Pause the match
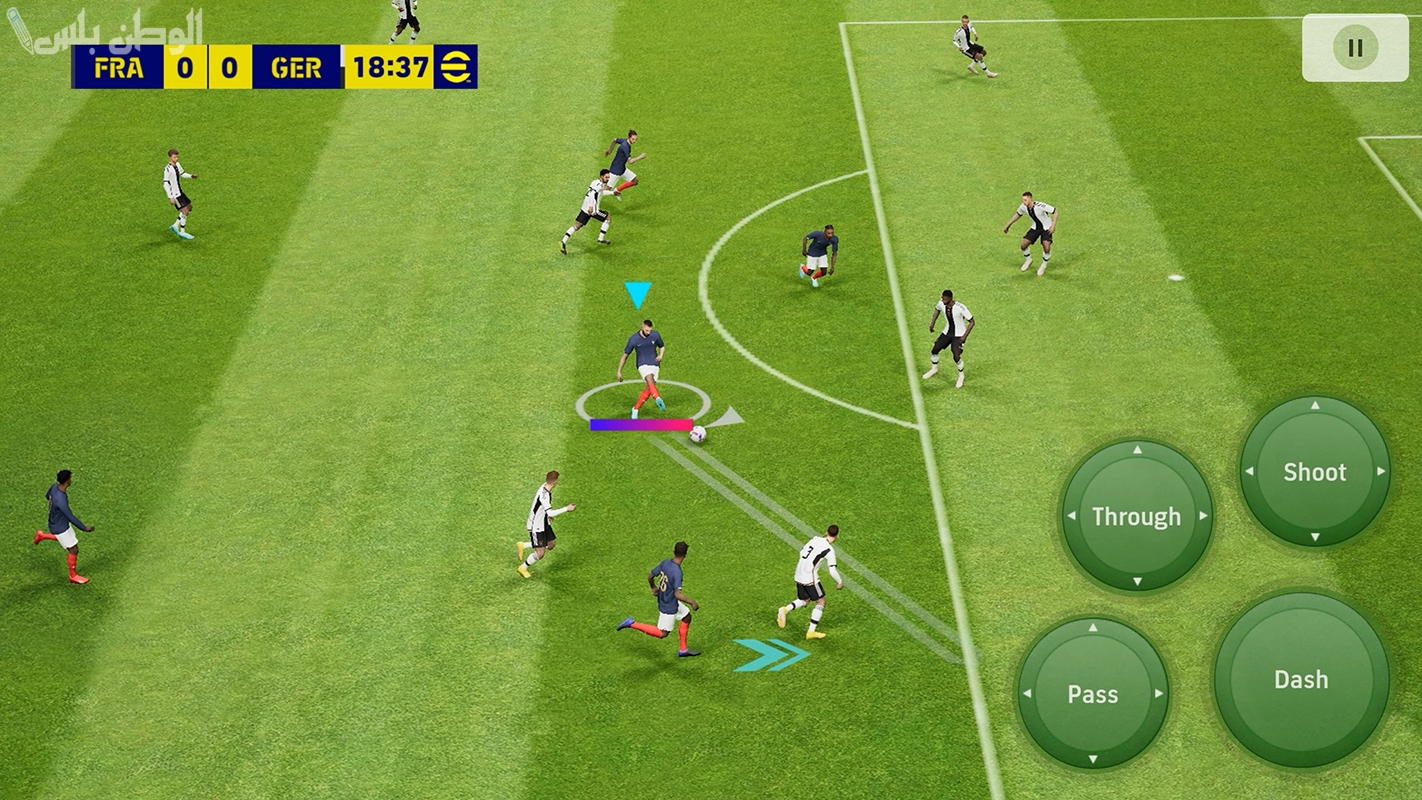Viewport: 1422px width, 800px height. (1355, 48)
